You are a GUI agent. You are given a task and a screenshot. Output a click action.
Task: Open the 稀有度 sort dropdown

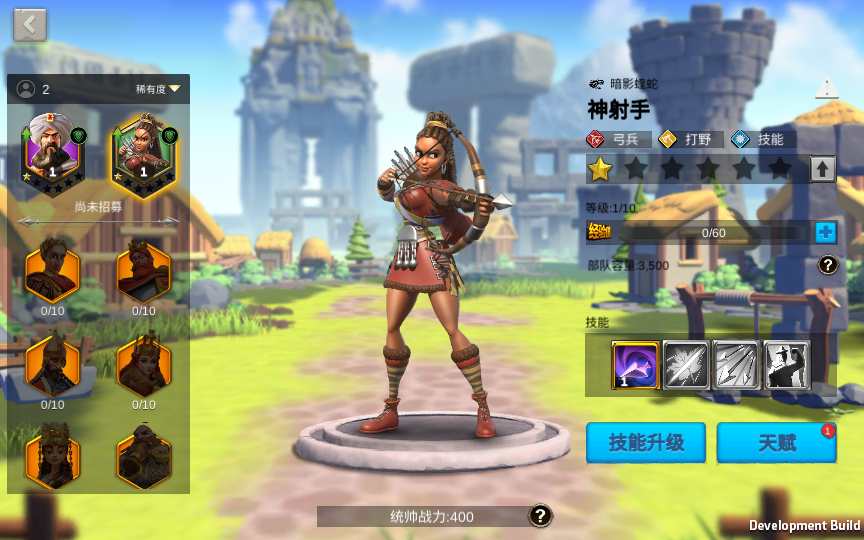160,89
